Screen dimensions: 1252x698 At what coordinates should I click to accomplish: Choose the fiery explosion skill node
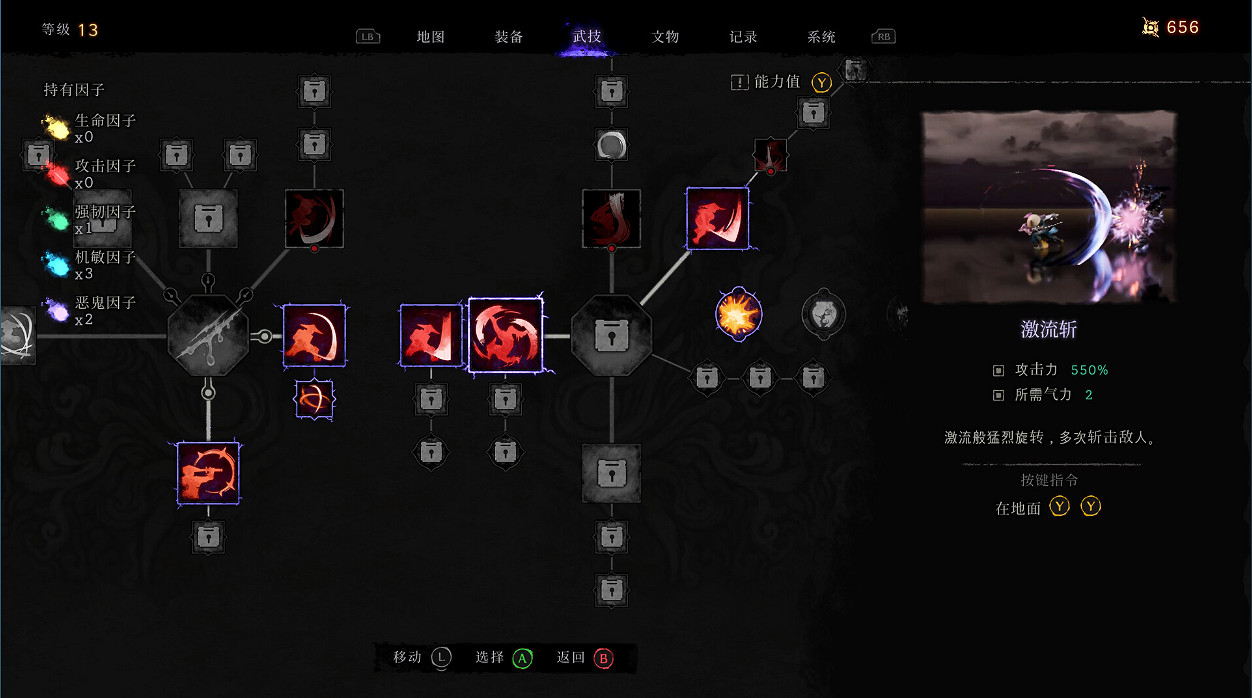click(739, 315)
